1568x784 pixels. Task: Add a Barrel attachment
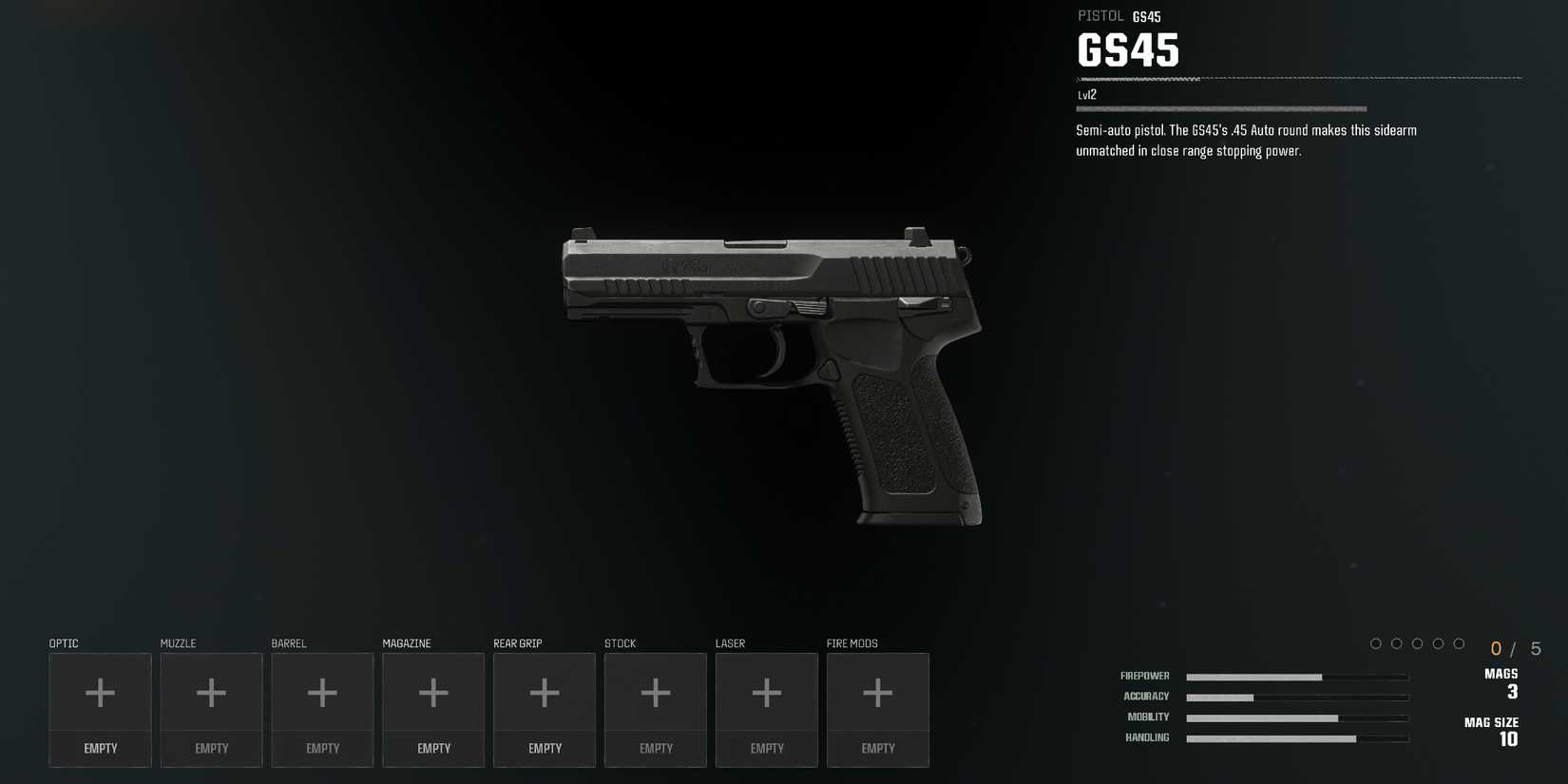tap(322, 692)
